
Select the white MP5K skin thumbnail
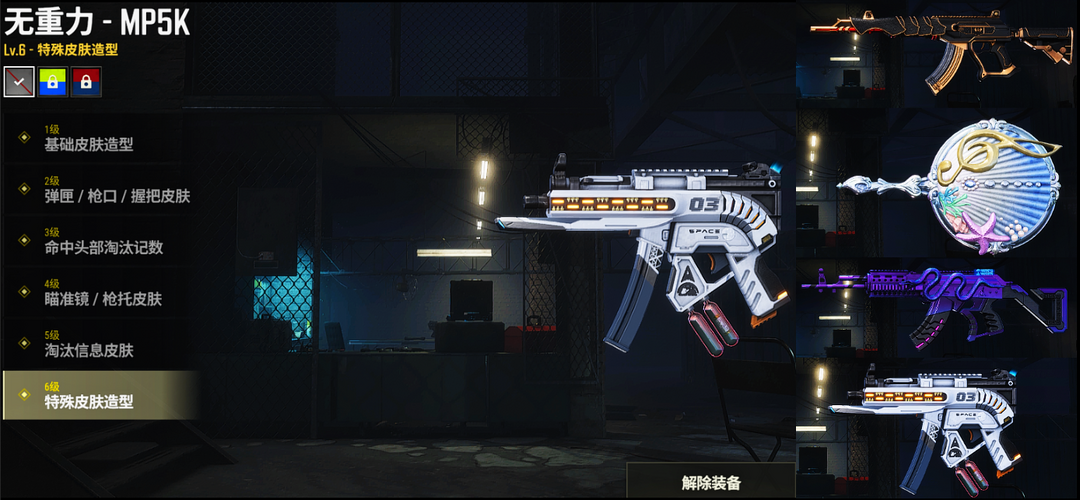point(937,430)
